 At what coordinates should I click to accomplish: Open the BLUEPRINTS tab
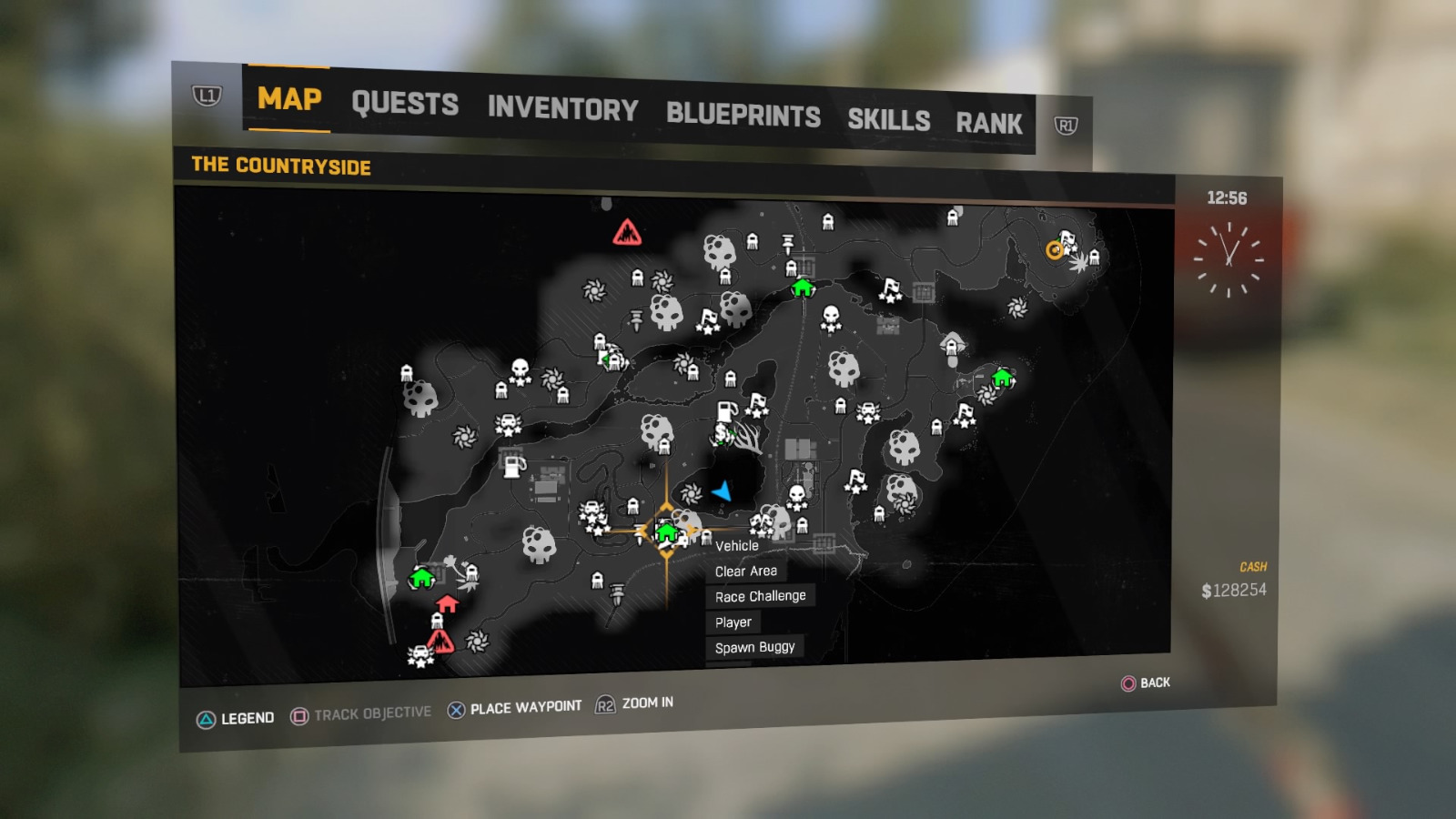(x=743, y=114)
